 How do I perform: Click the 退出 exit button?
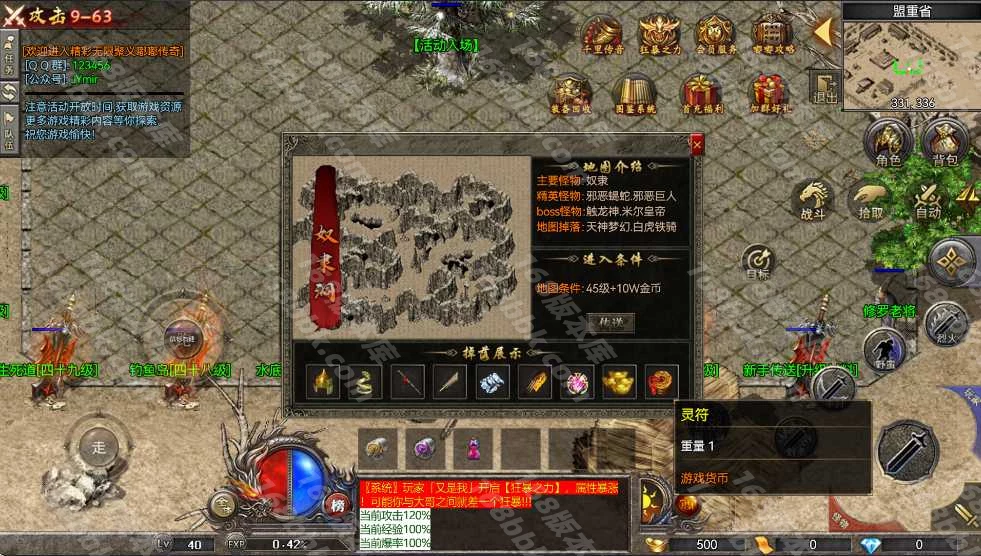pos(825,87)
